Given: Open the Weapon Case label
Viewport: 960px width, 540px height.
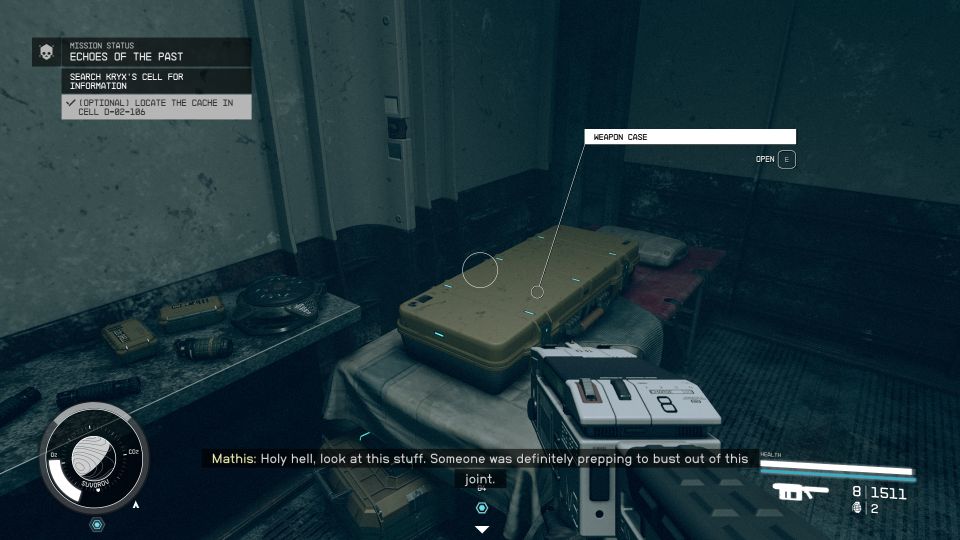Looking at the screenshot, I should pos(690,137).
